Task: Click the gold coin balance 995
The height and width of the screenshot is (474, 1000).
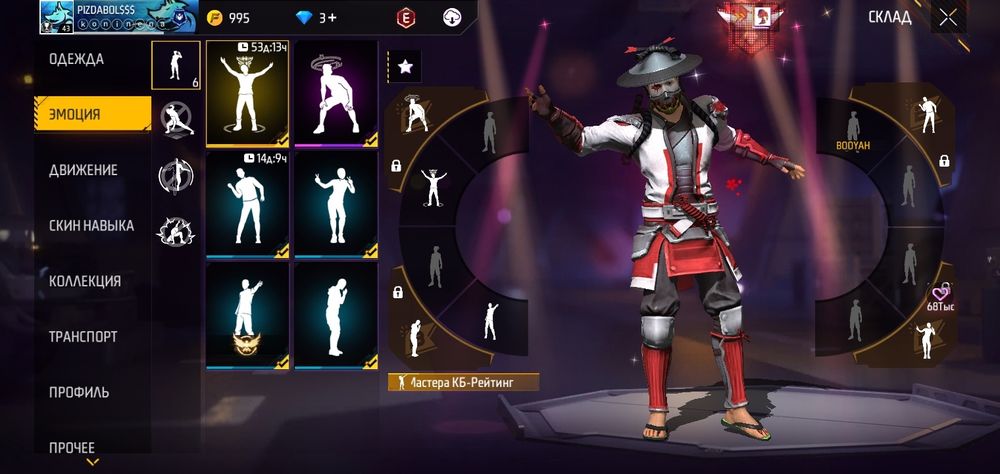Action: (x=230, y=18)
